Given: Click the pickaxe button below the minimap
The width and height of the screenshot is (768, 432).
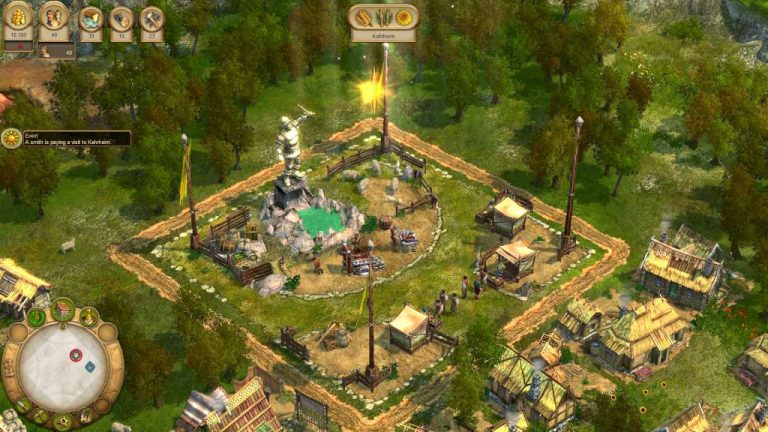Looking at the screenshot, I should 39,415.
